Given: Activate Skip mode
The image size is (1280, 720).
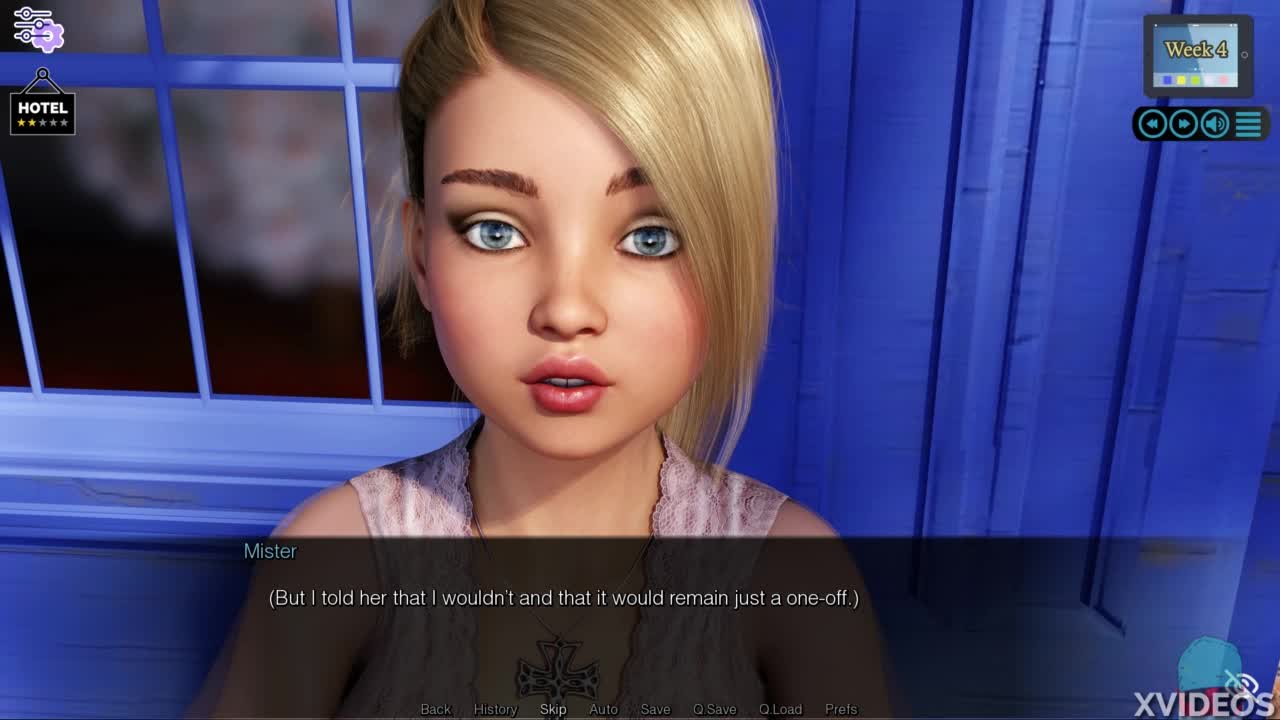Looking at the screenshot, I should pyautogui.click(x=553, y=709).
